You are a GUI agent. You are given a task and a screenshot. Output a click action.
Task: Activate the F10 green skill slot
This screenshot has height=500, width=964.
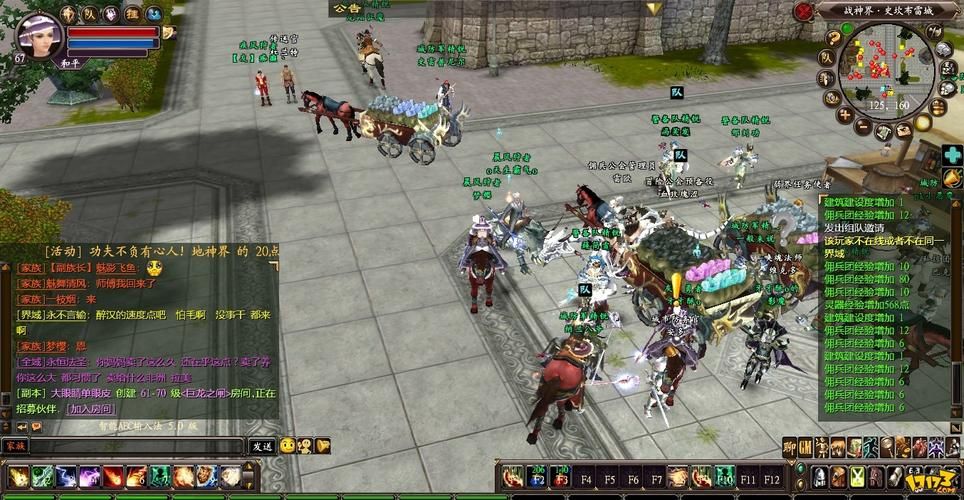(723, 475)
